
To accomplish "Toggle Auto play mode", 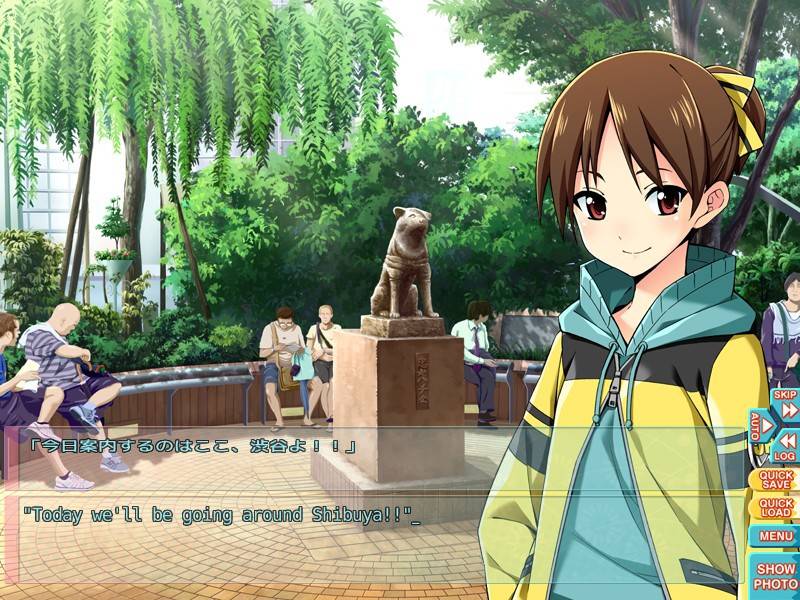I will pyautogui.click(x=761, y=427).
